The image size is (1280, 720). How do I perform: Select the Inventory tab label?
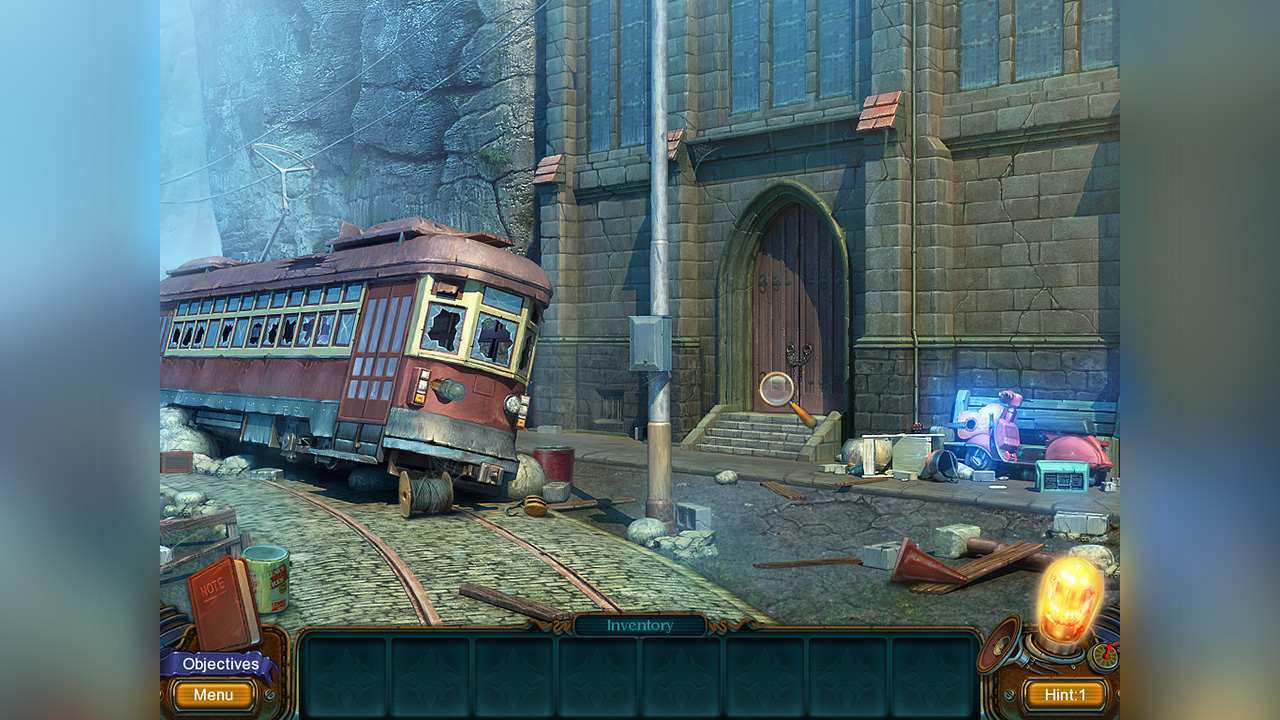(x=639, y=625)
